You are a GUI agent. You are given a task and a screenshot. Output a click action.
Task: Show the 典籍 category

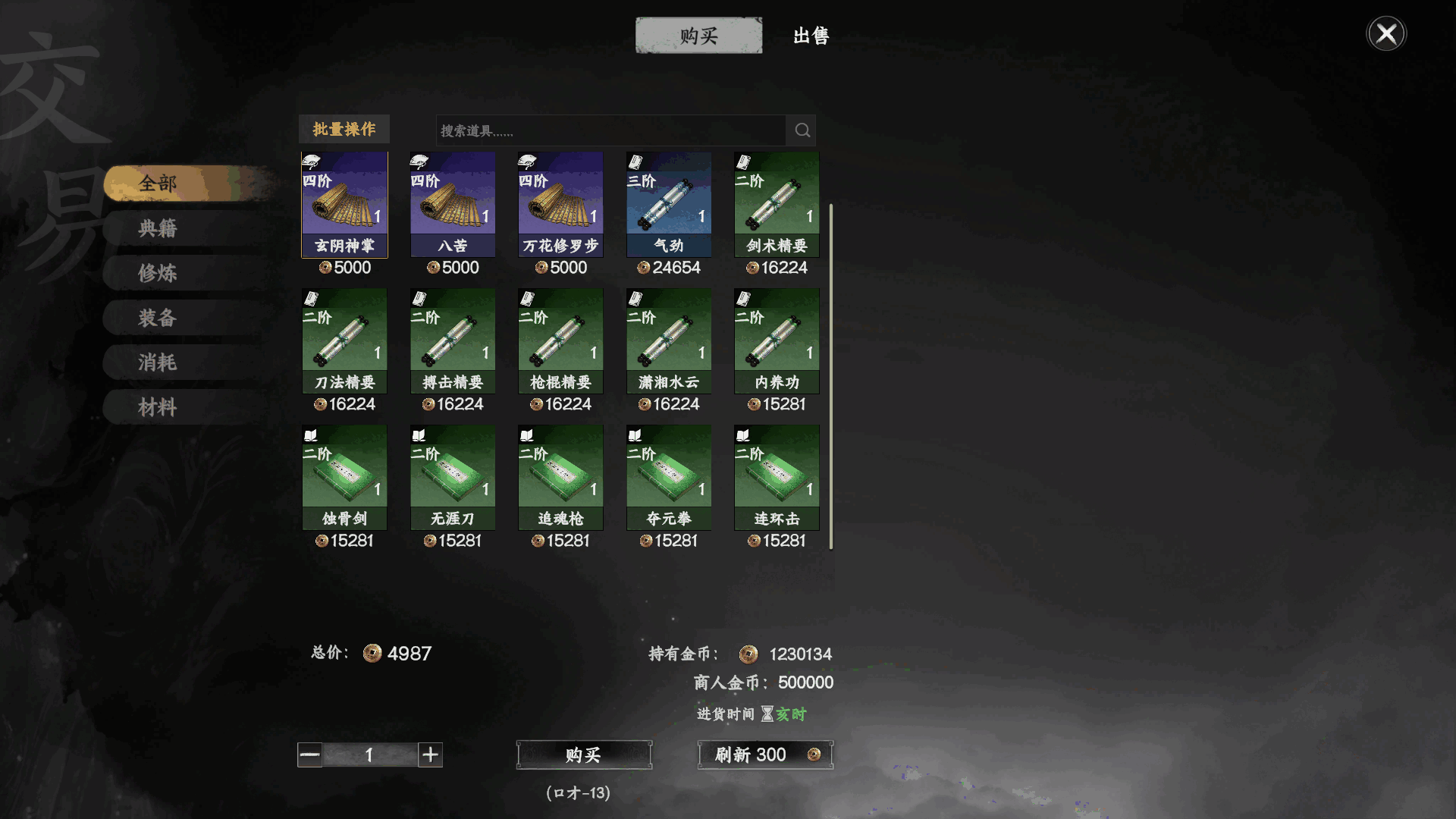tap(158, 228)
